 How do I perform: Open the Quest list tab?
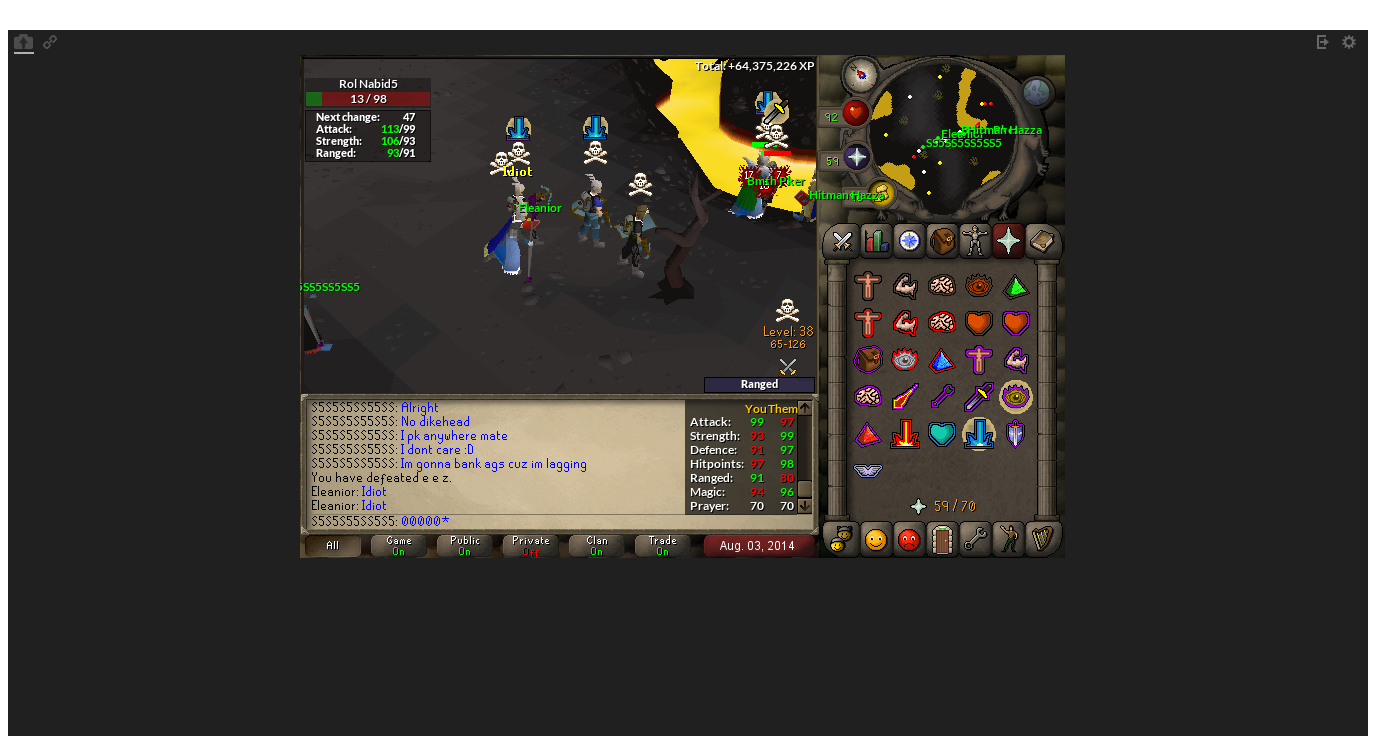(908, 241)
